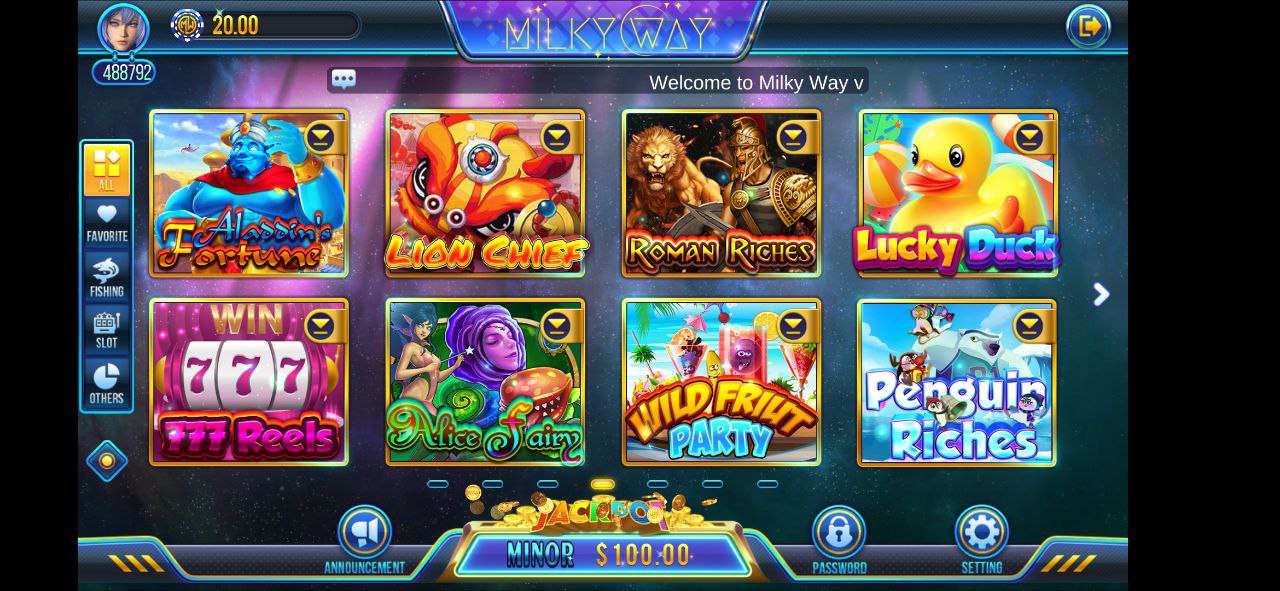Open the Penguin Riches game
1280x591 pixels.
(957, 383)
